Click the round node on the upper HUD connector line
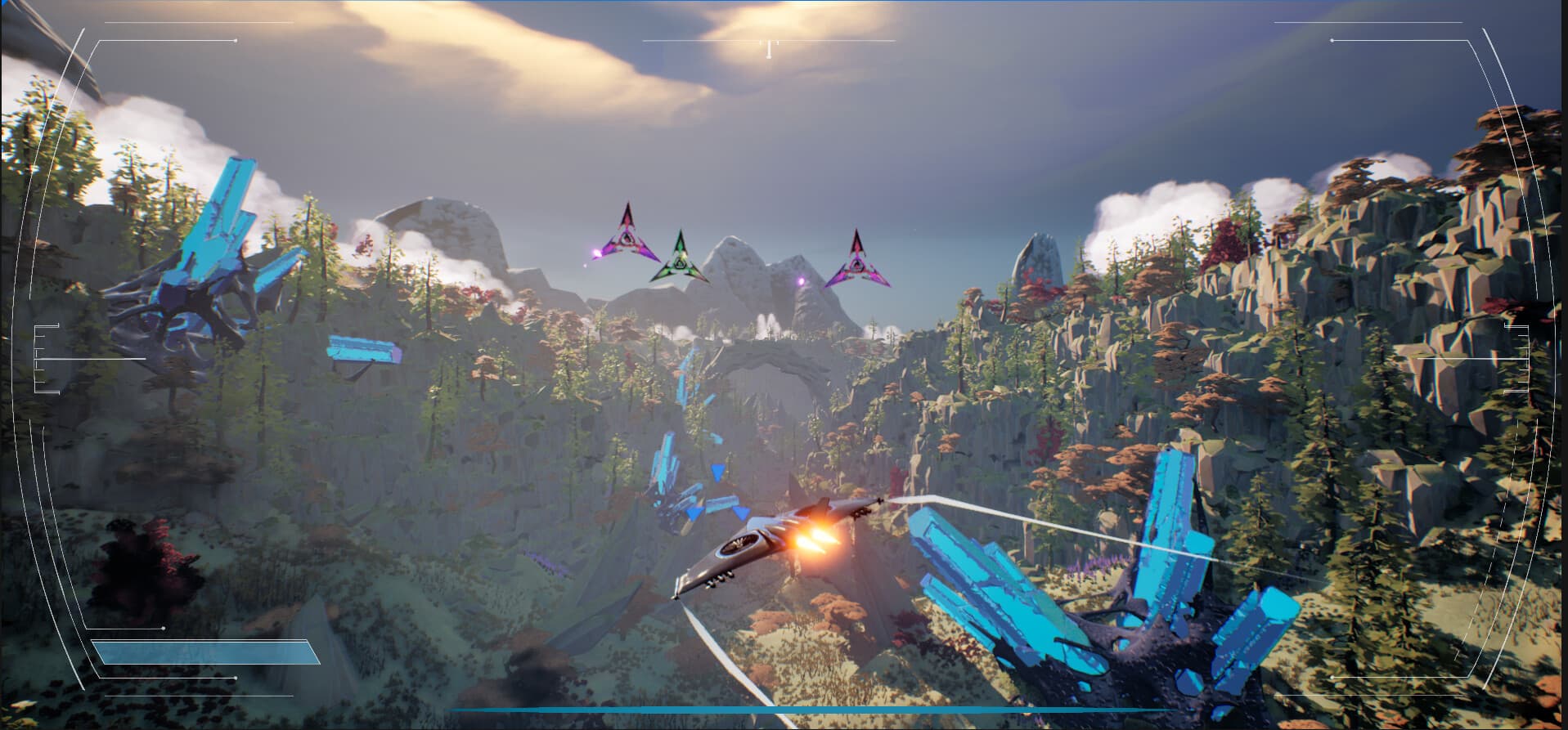The image size is (1568, 730). coord(236,41)
